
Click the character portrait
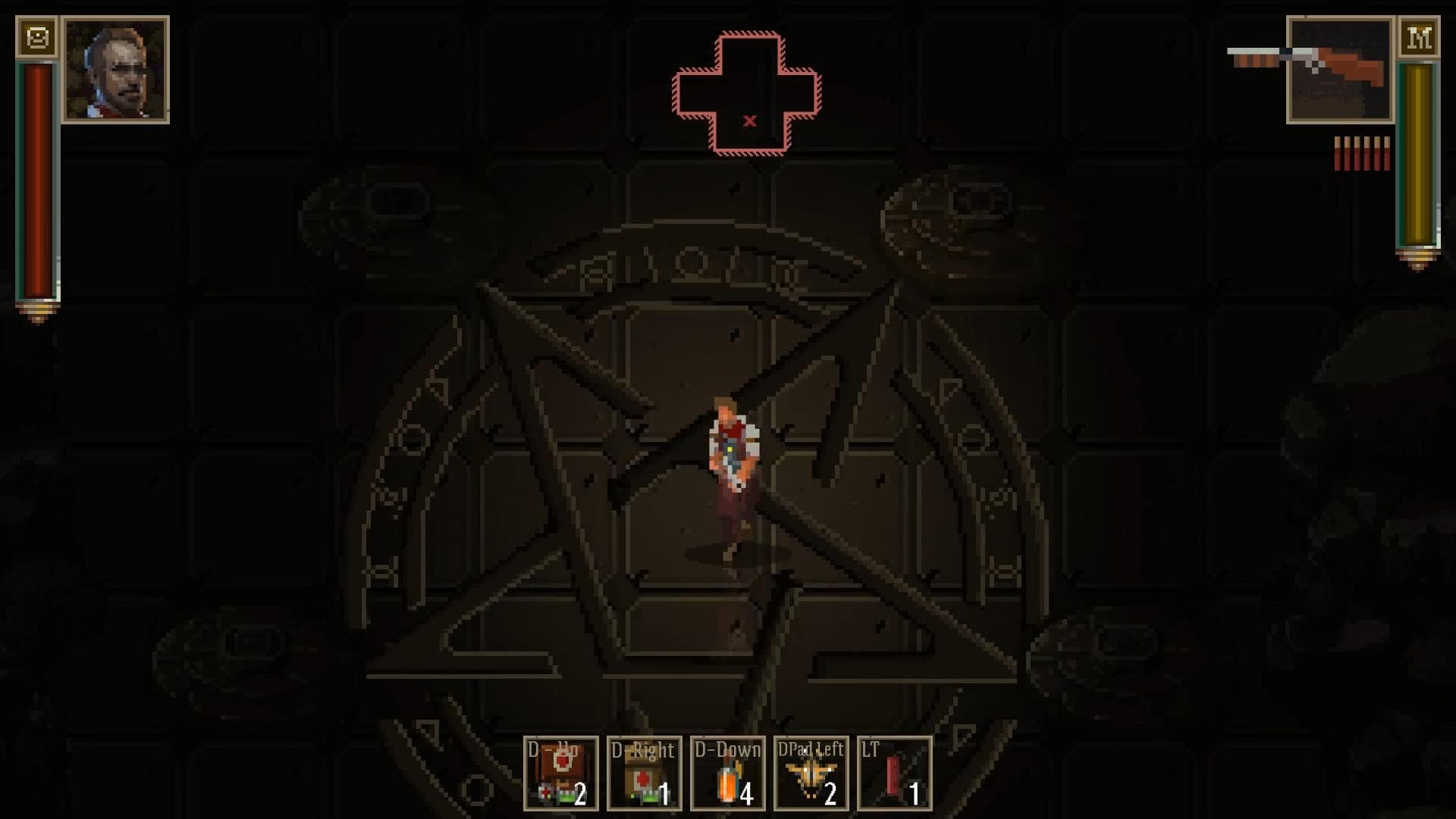116,70
